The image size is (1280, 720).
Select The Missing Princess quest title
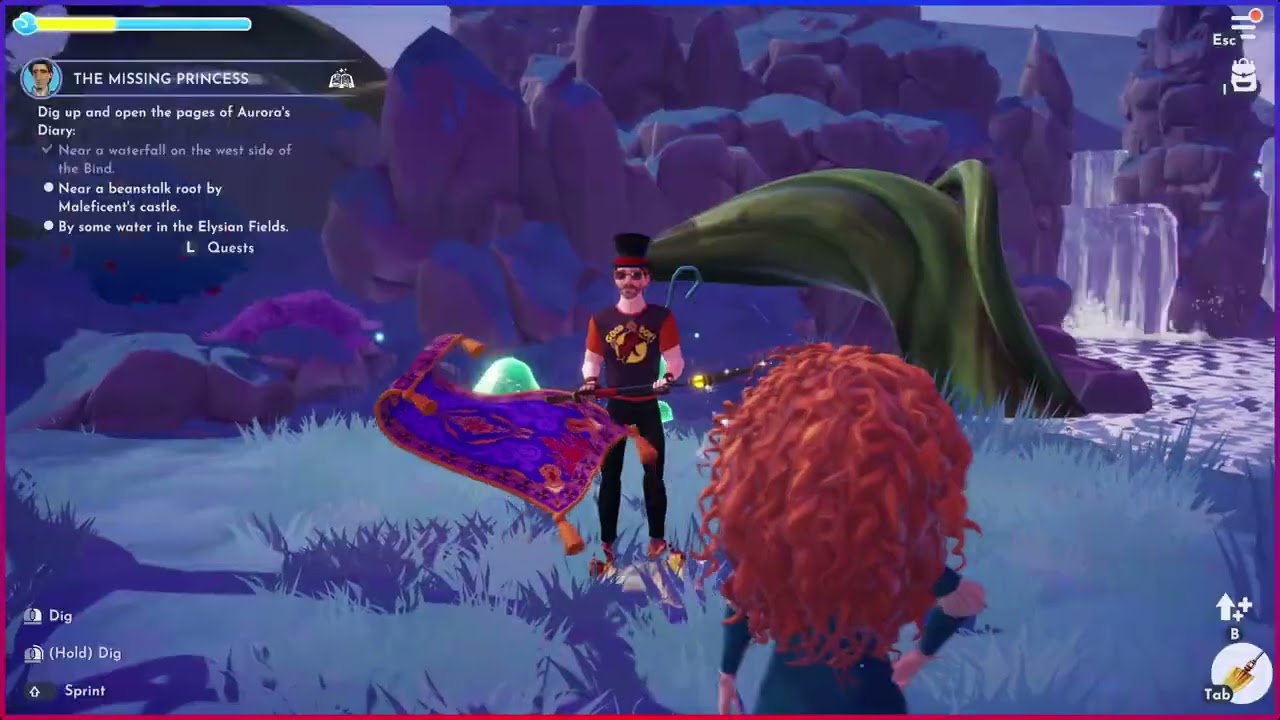[x=161, y=79]
